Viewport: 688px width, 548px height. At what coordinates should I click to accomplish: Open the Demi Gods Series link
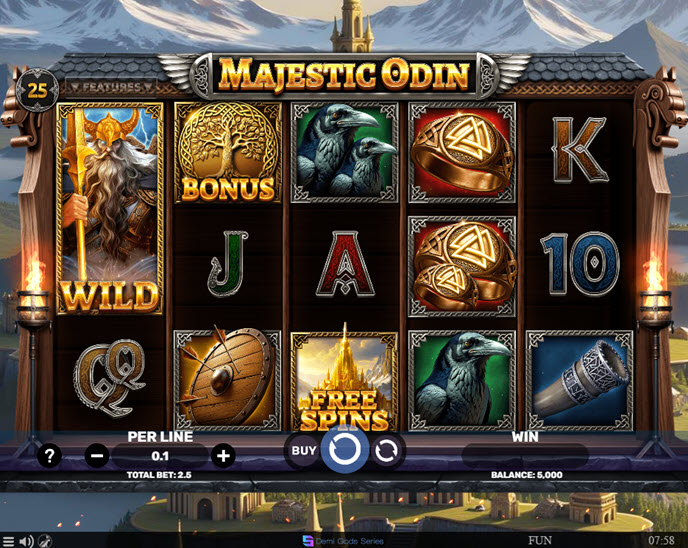coord(343,540)
